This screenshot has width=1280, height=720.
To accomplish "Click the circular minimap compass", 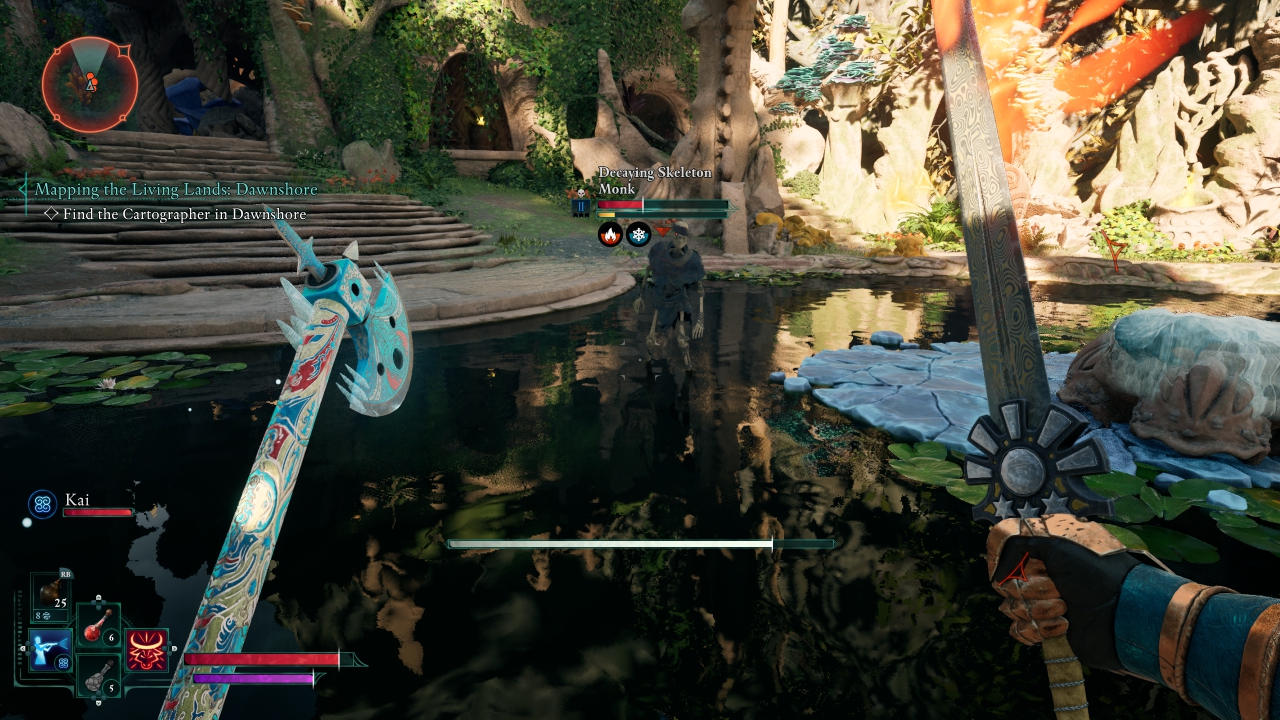I will 90,84.
